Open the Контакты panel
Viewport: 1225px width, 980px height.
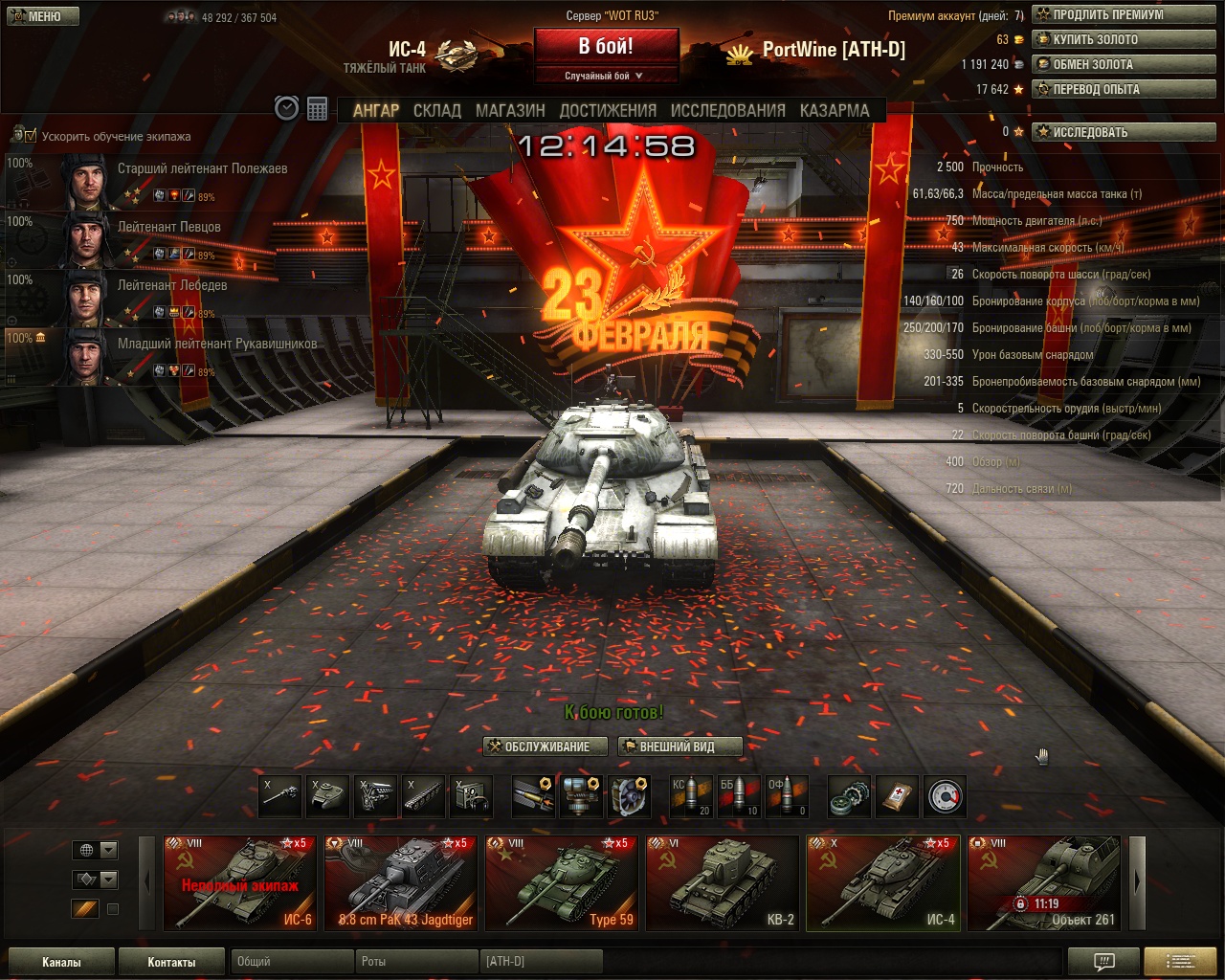point(171,962)
